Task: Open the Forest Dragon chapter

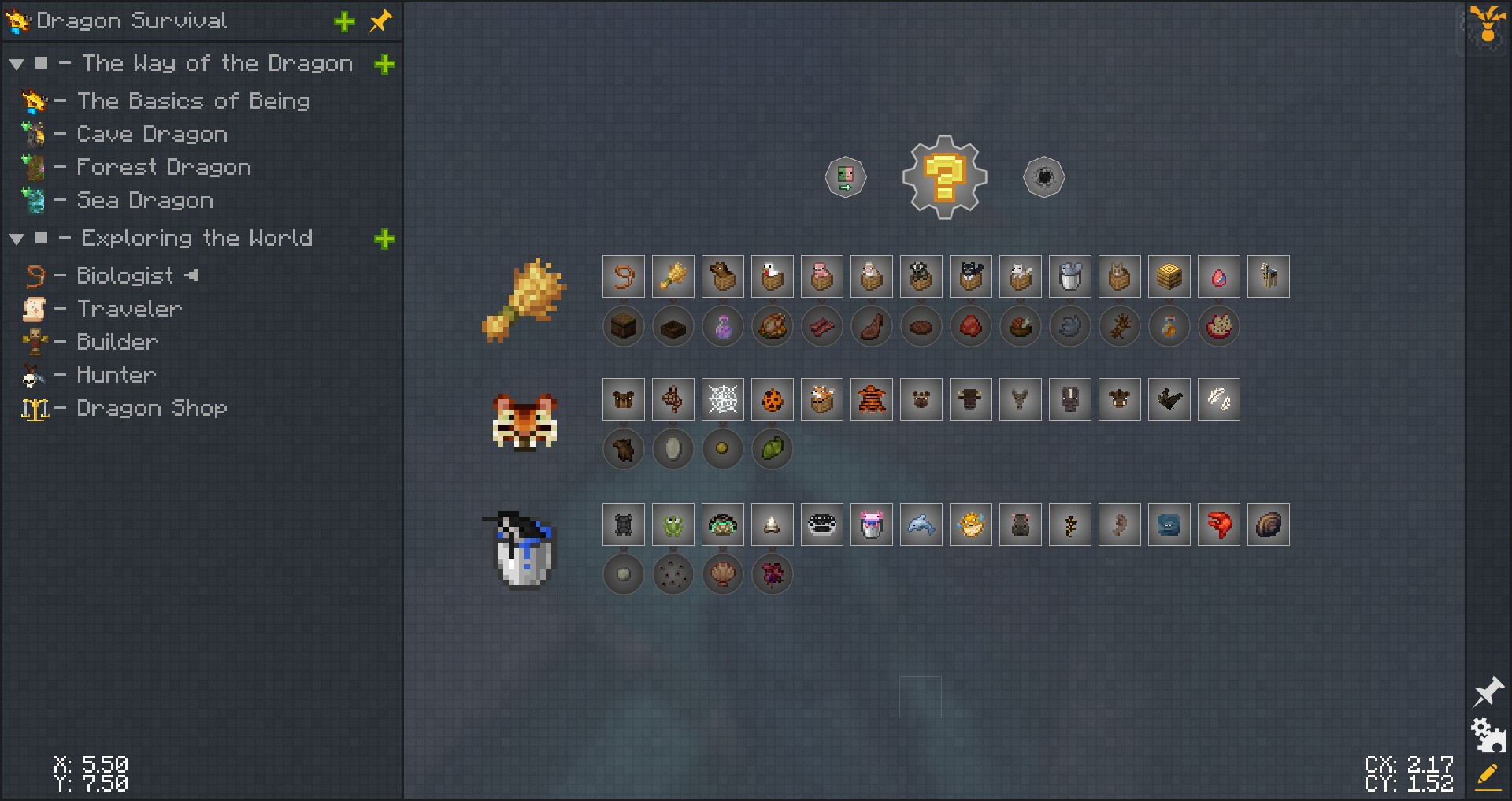Action: point(163,168)
